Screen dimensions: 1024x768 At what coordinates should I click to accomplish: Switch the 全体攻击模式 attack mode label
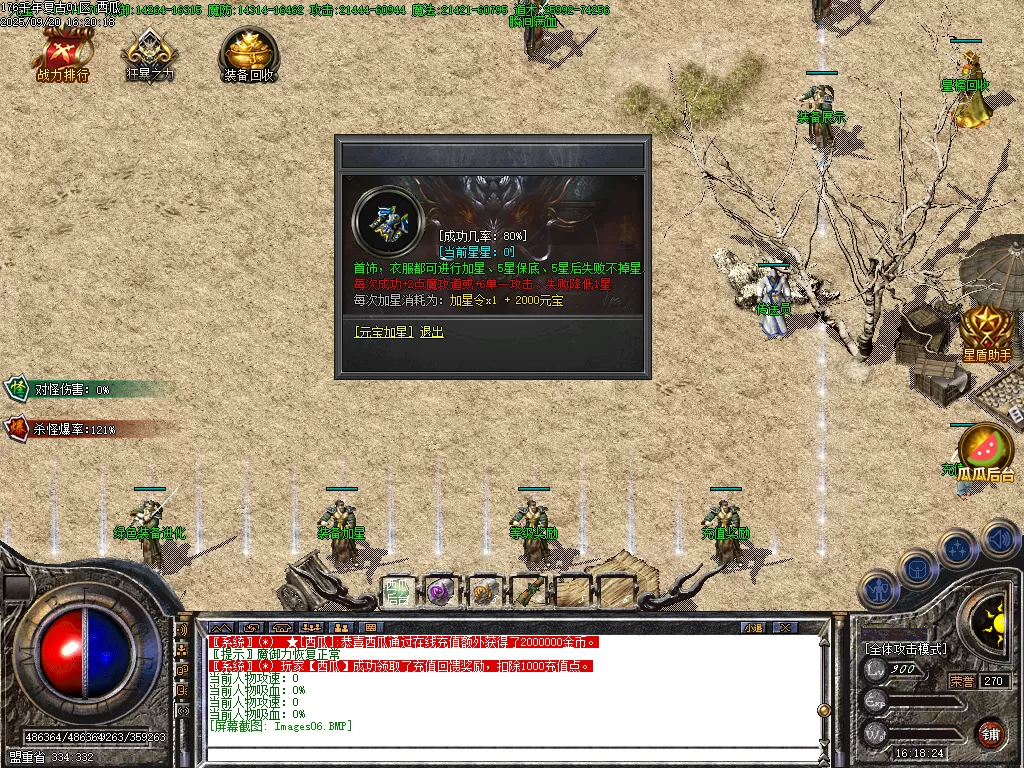click(x=906, y=649)
